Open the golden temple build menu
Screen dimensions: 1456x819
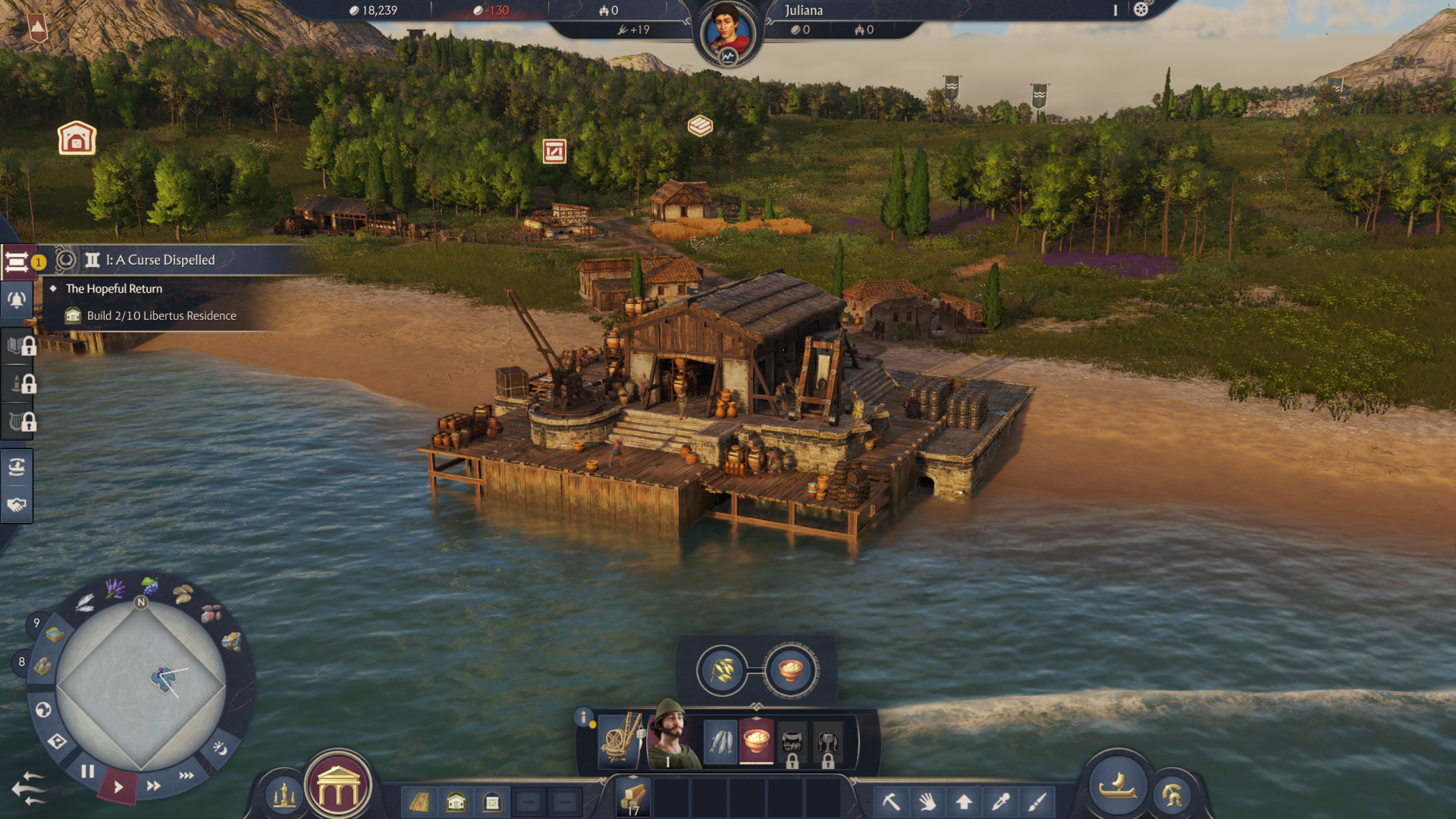pyautogui.click(x=338, y=790)
